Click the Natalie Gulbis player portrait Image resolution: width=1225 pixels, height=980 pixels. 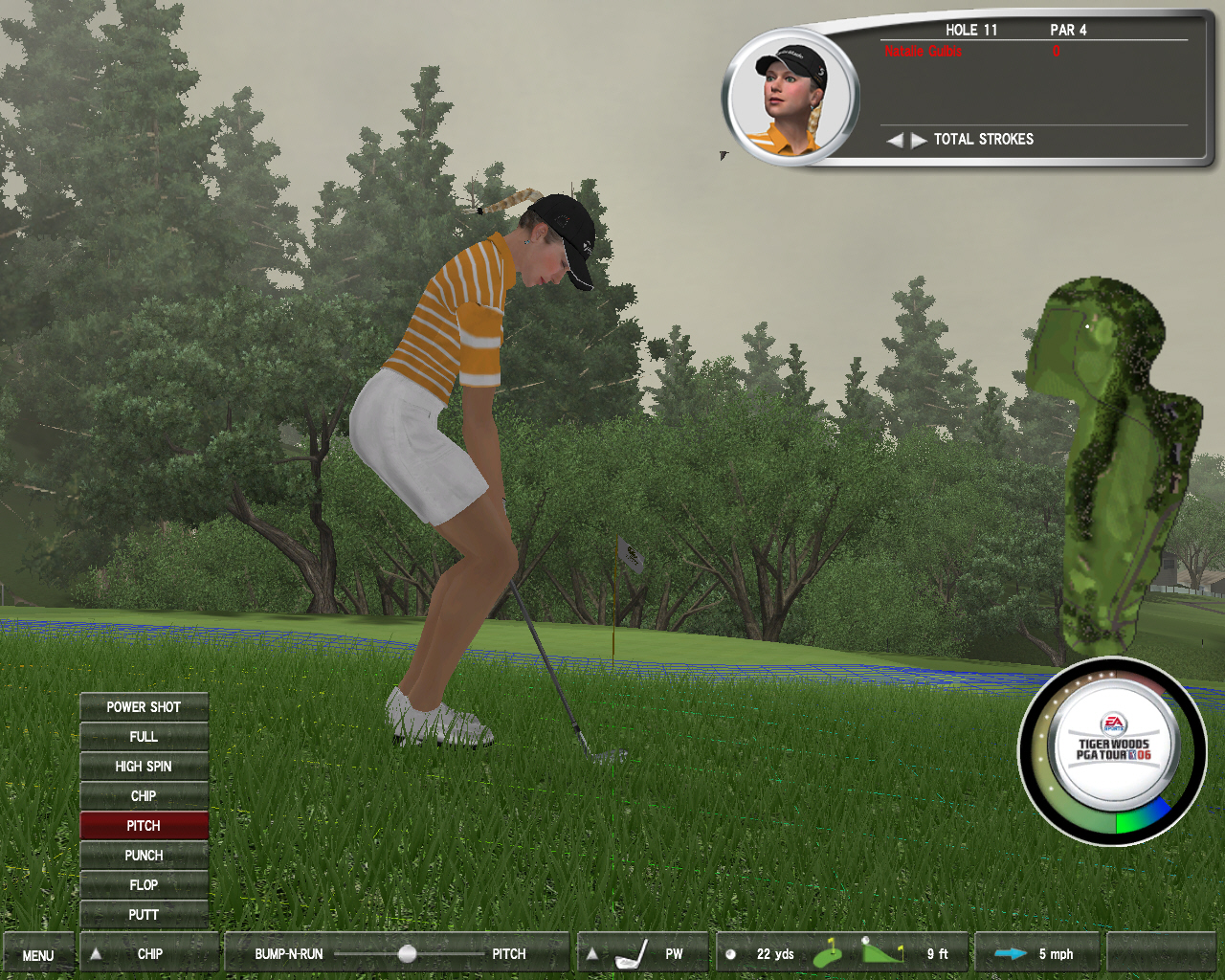(791, 99)
